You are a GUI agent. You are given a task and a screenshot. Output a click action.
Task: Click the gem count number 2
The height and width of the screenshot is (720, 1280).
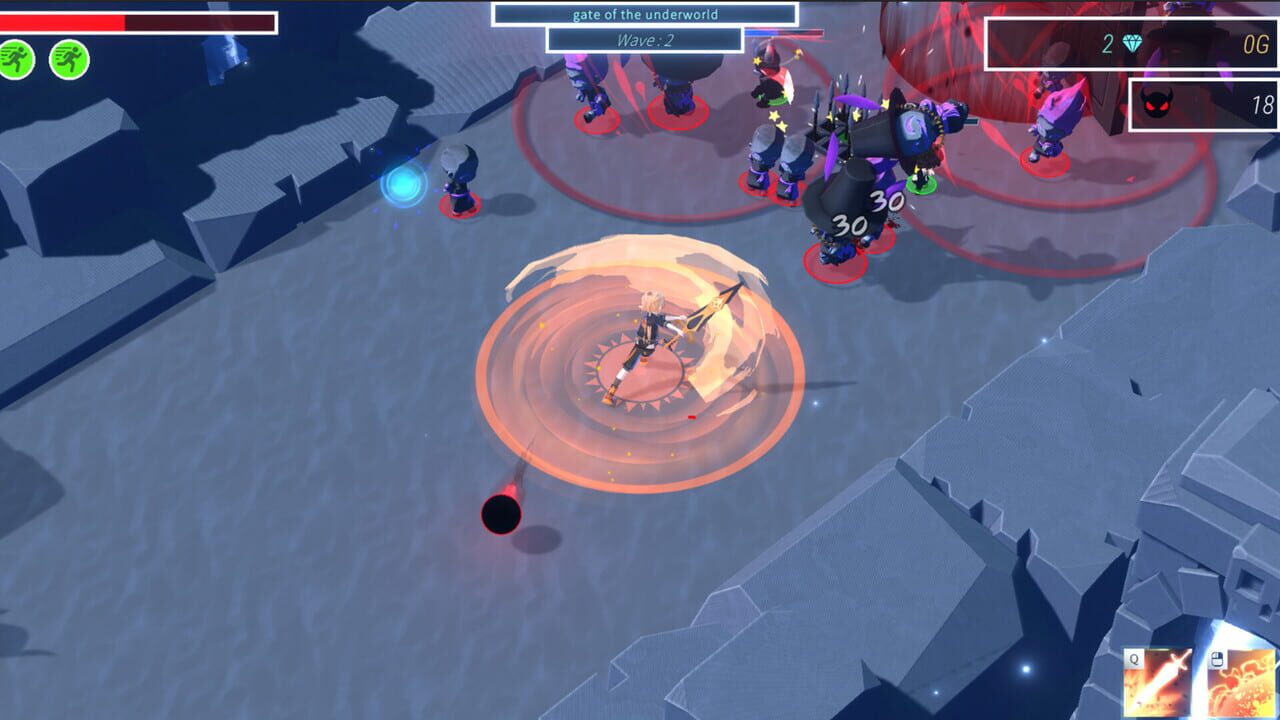tap(1107, 44)
